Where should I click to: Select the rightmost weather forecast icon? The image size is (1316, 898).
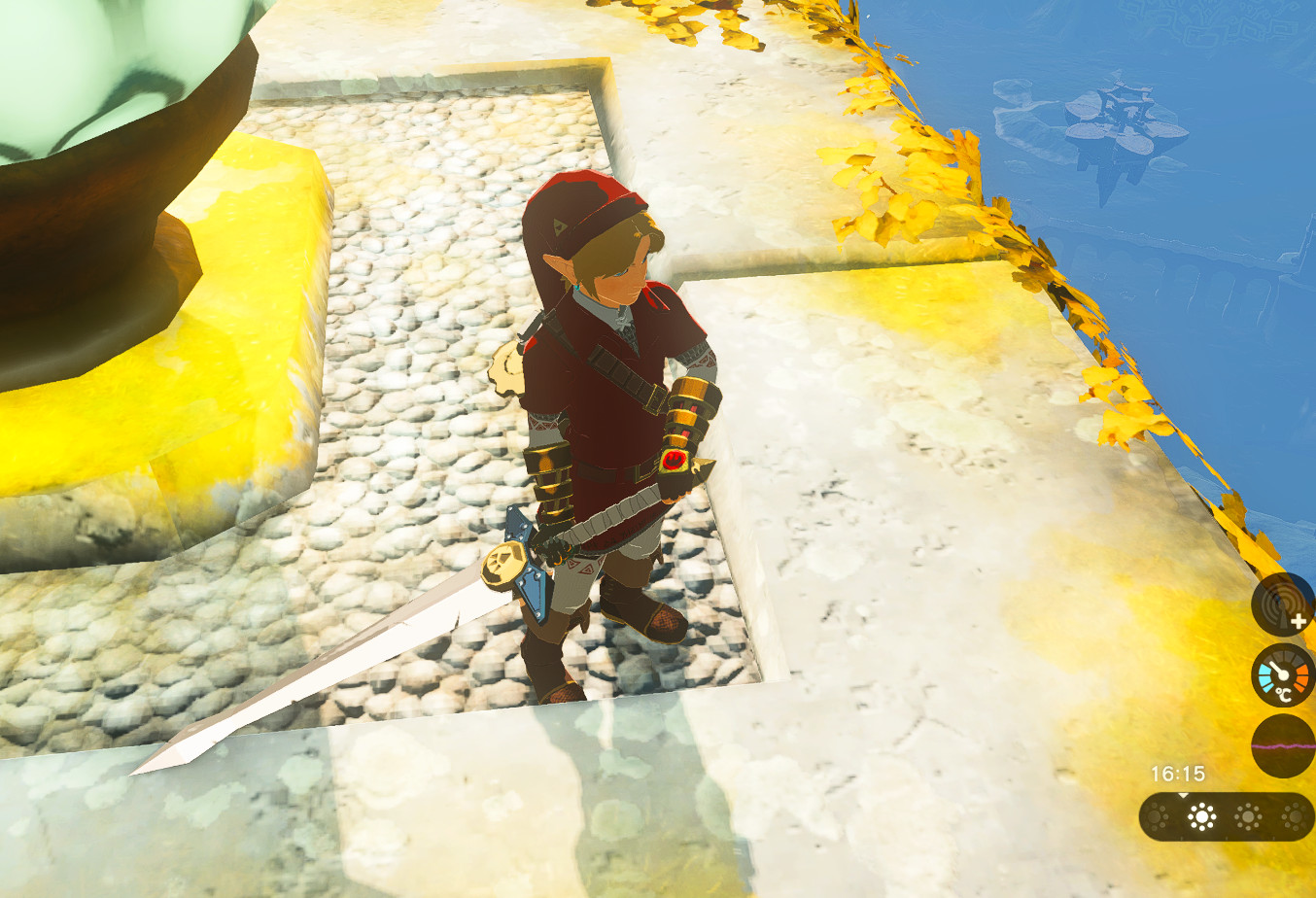pyautogui.click(x=1293, y=815)
